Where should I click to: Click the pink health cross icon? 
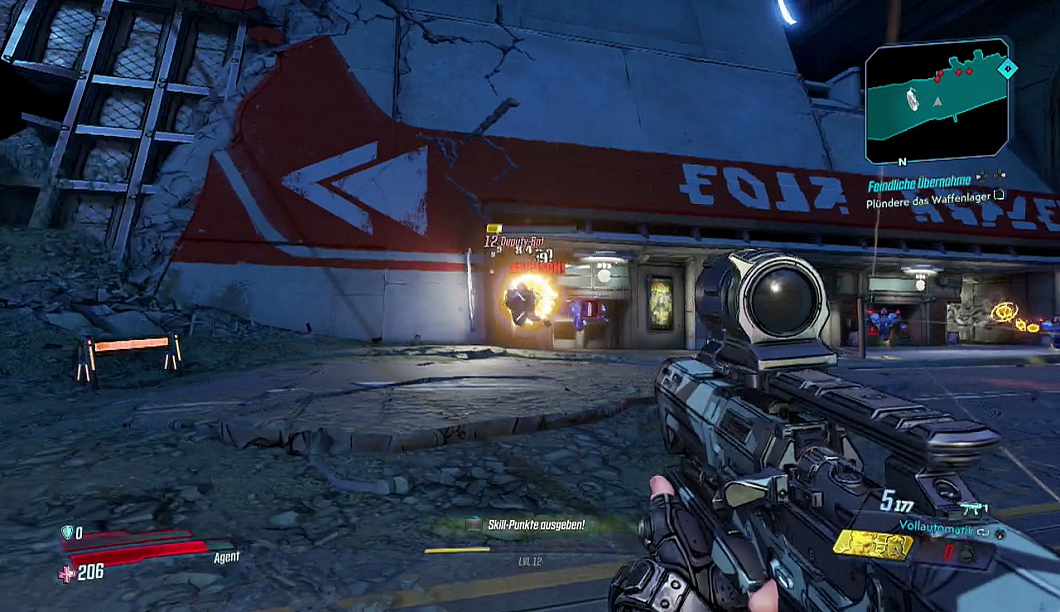pos(68,572)
